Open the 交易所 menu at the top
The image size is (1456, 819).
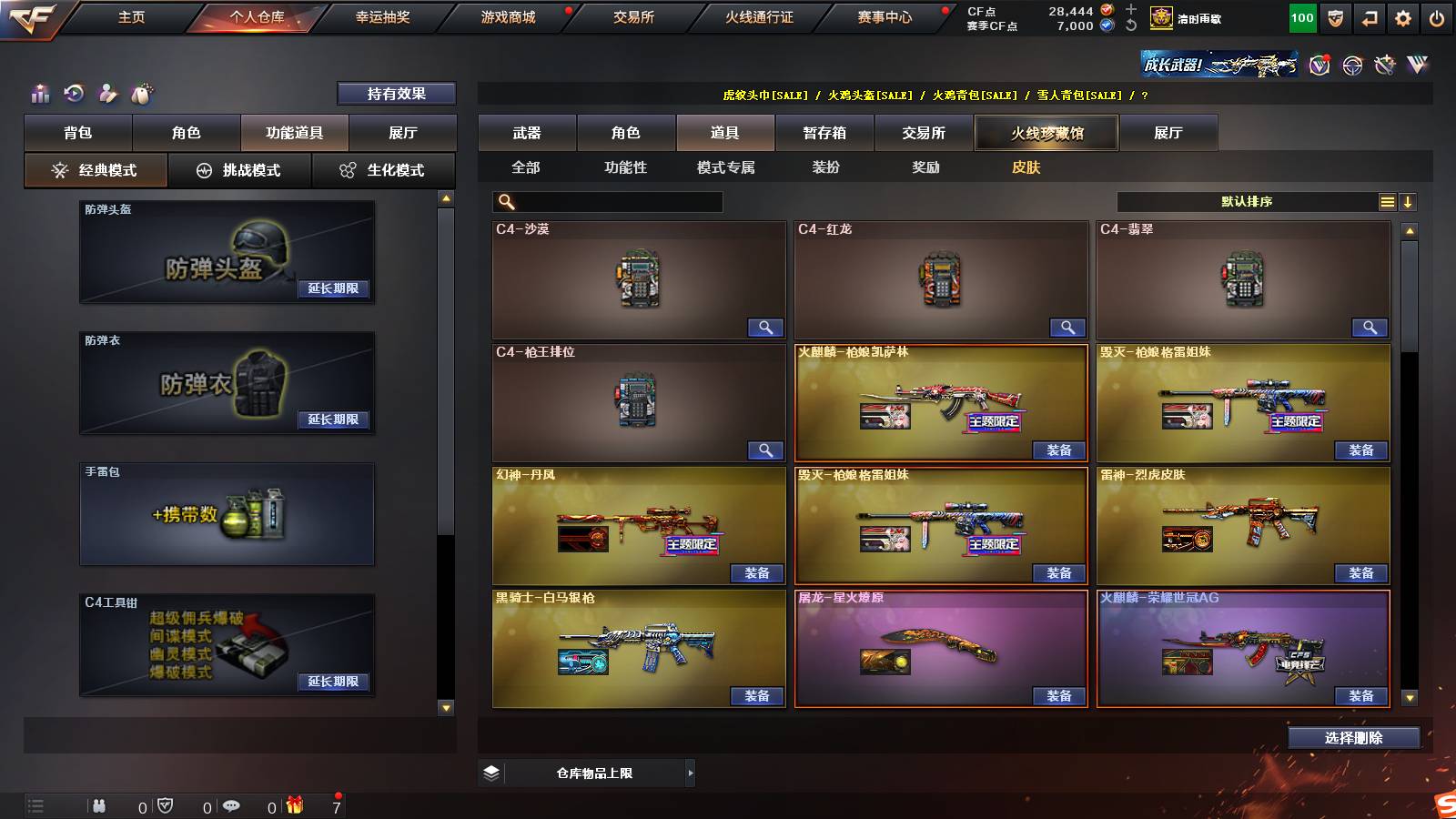click(x=634, y=16)
